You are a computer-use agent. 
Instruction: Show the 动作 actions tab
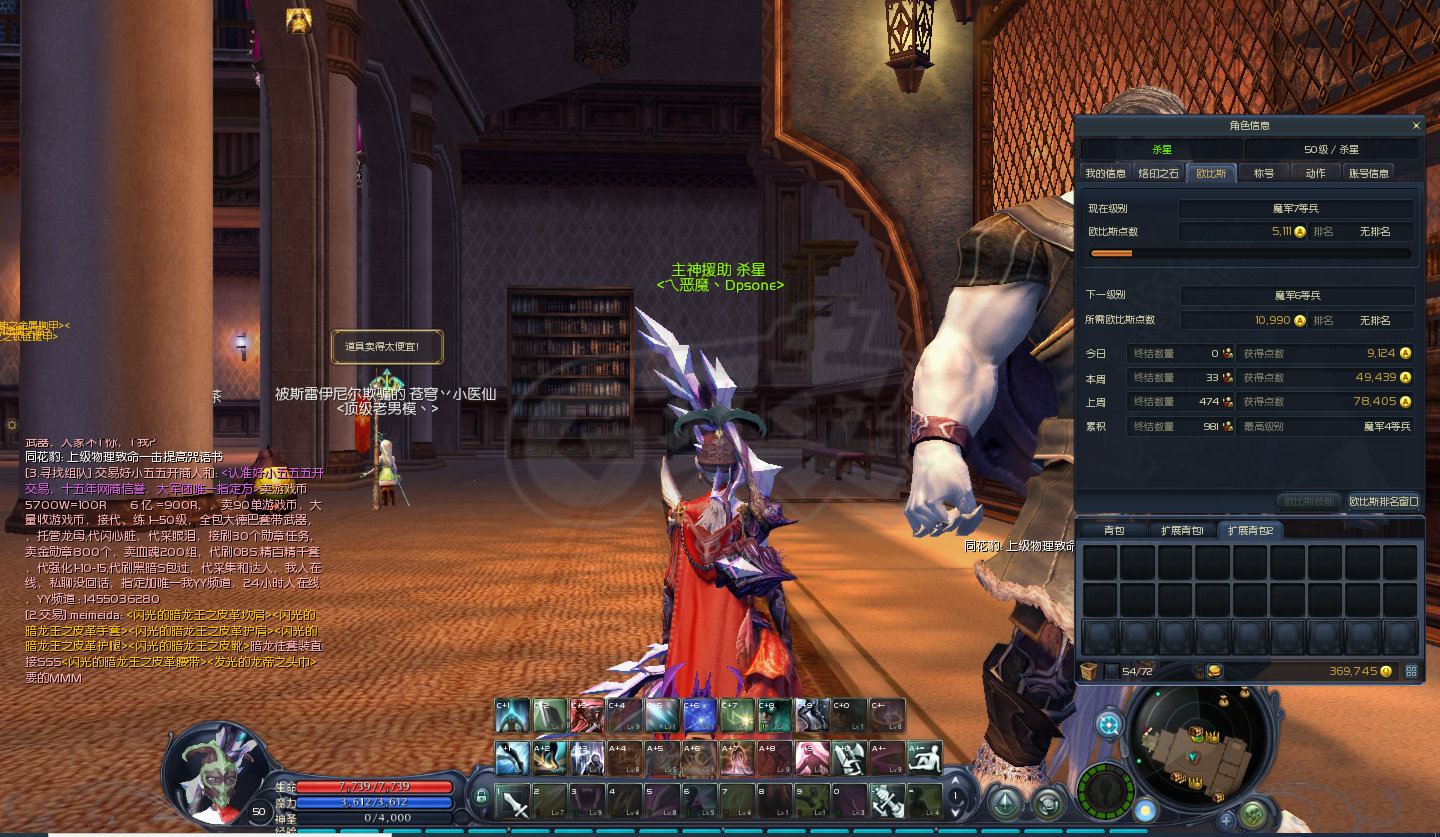pyautogui.click(x=1315, y=173)
